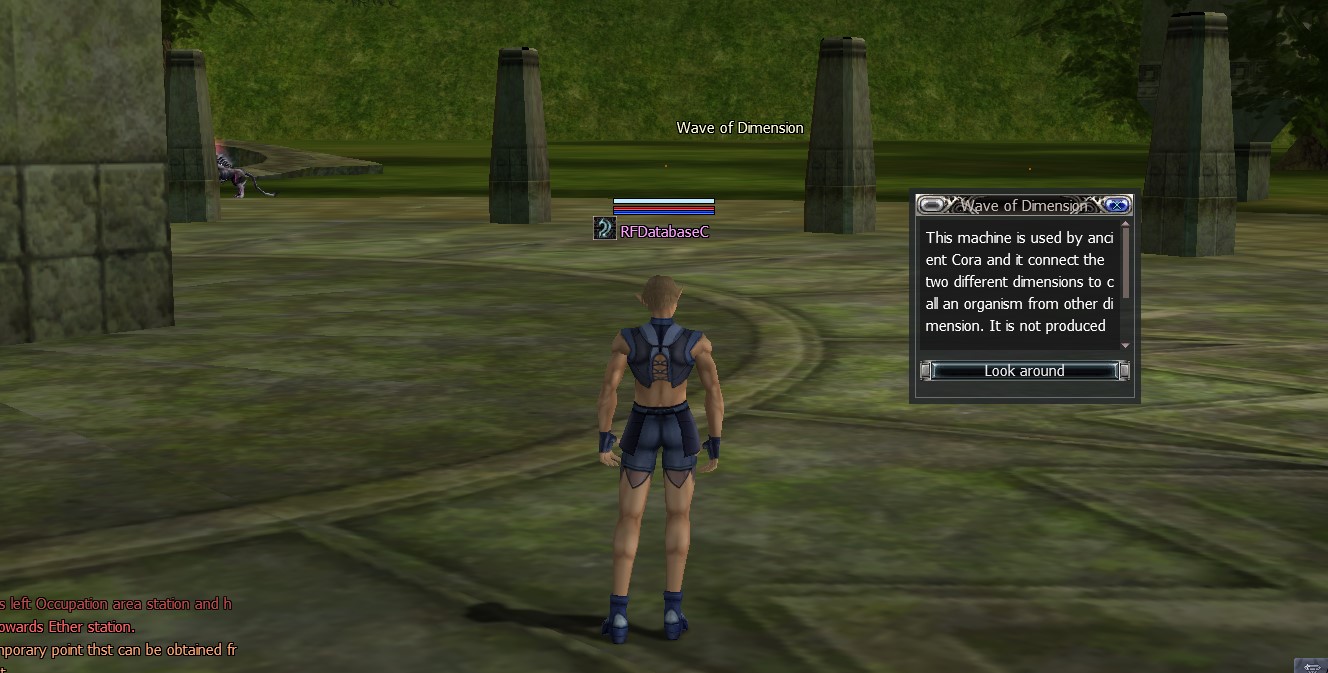Minimize the Wave of Dimension dialog

[x=932, y=205]
